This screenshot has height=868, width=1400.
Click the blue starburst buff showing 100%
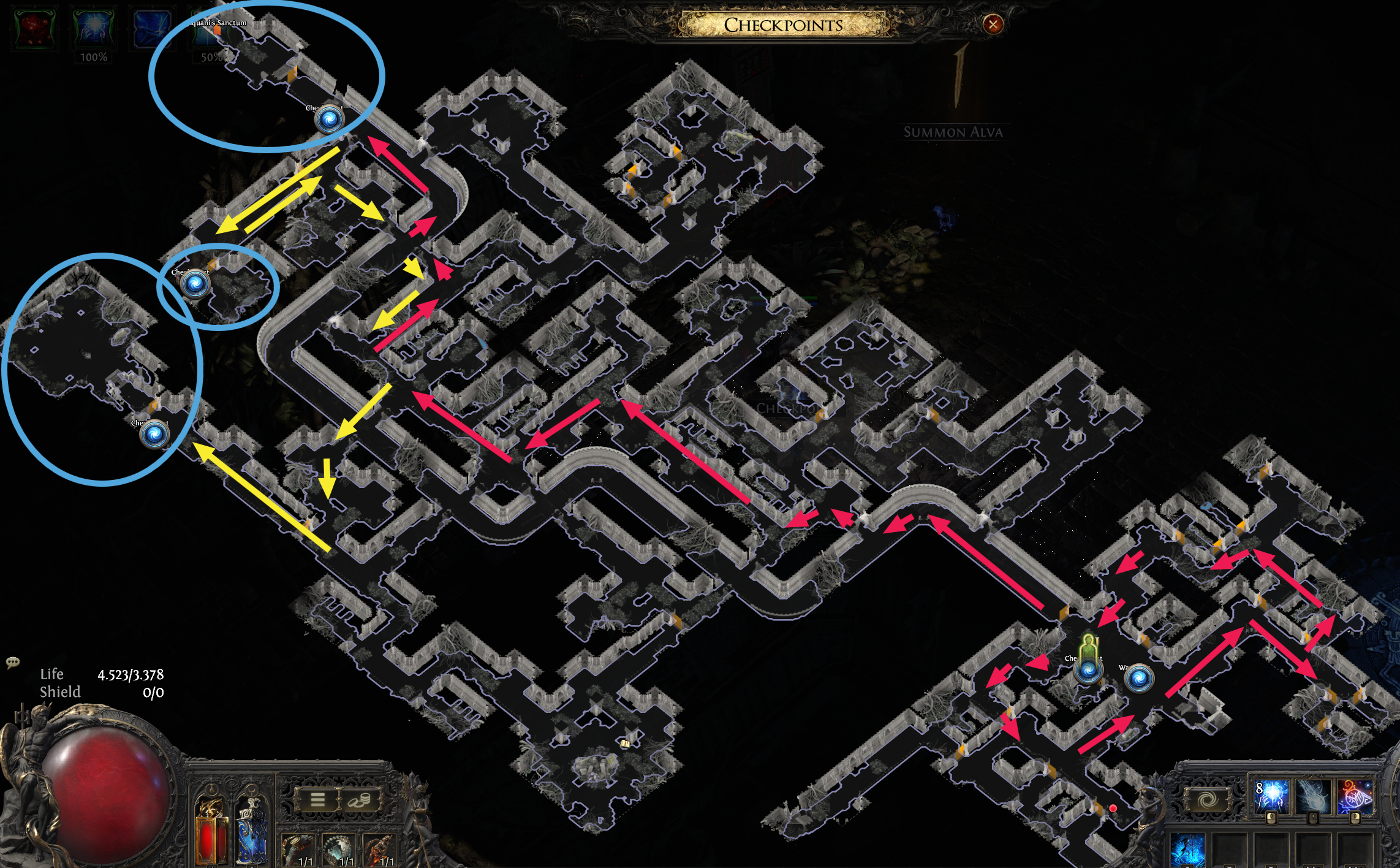coord(93,29)
